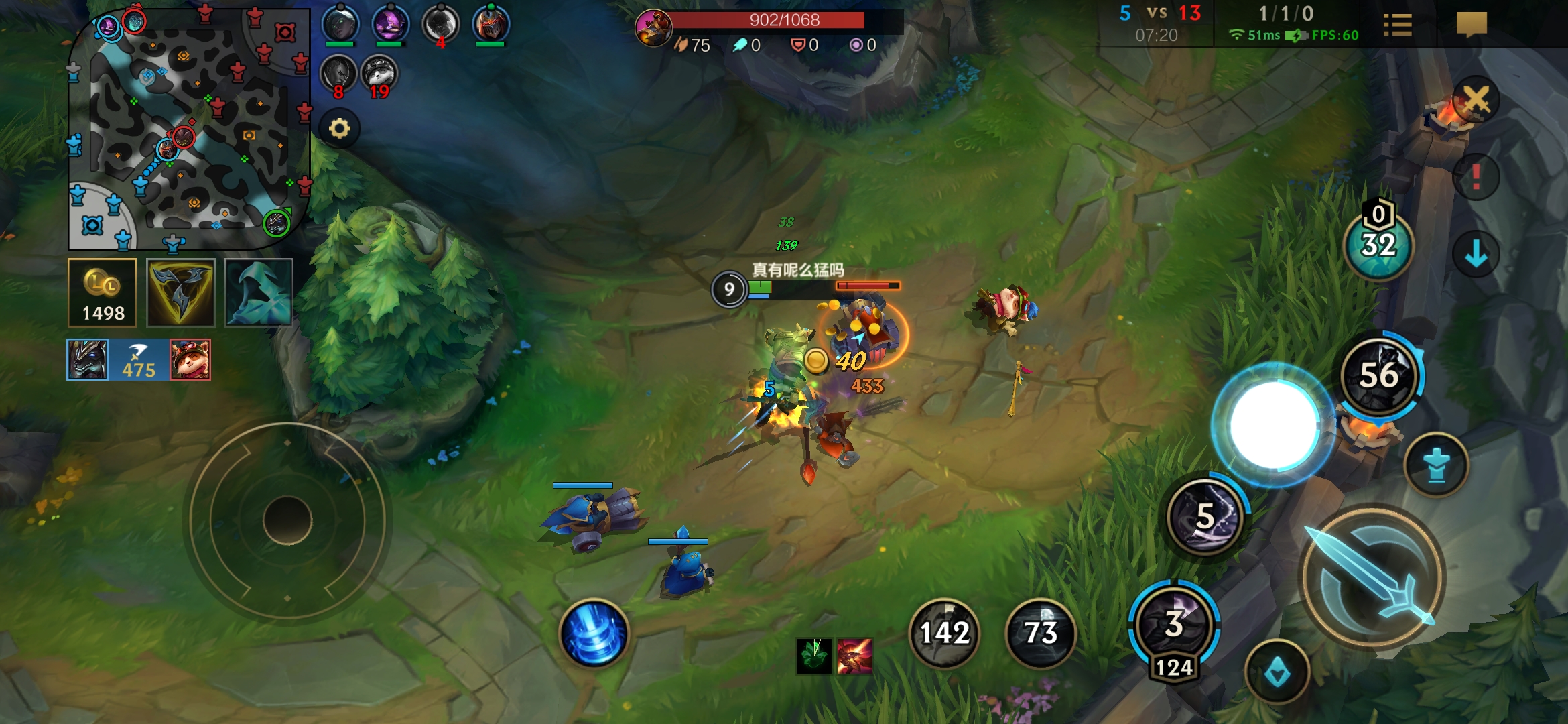
Task: Open the settings gear button
Action: [x=340, y=128]
